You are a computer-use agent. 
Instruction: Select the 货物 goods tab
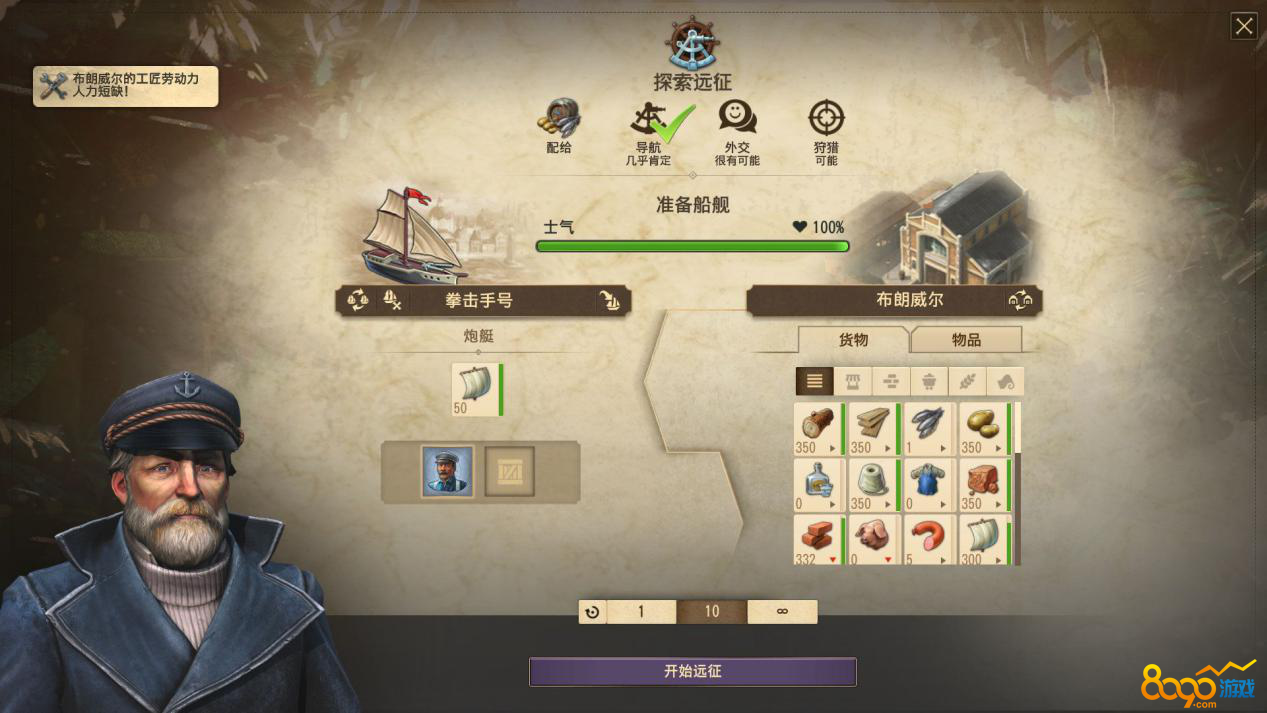click(x=853, y=340)
